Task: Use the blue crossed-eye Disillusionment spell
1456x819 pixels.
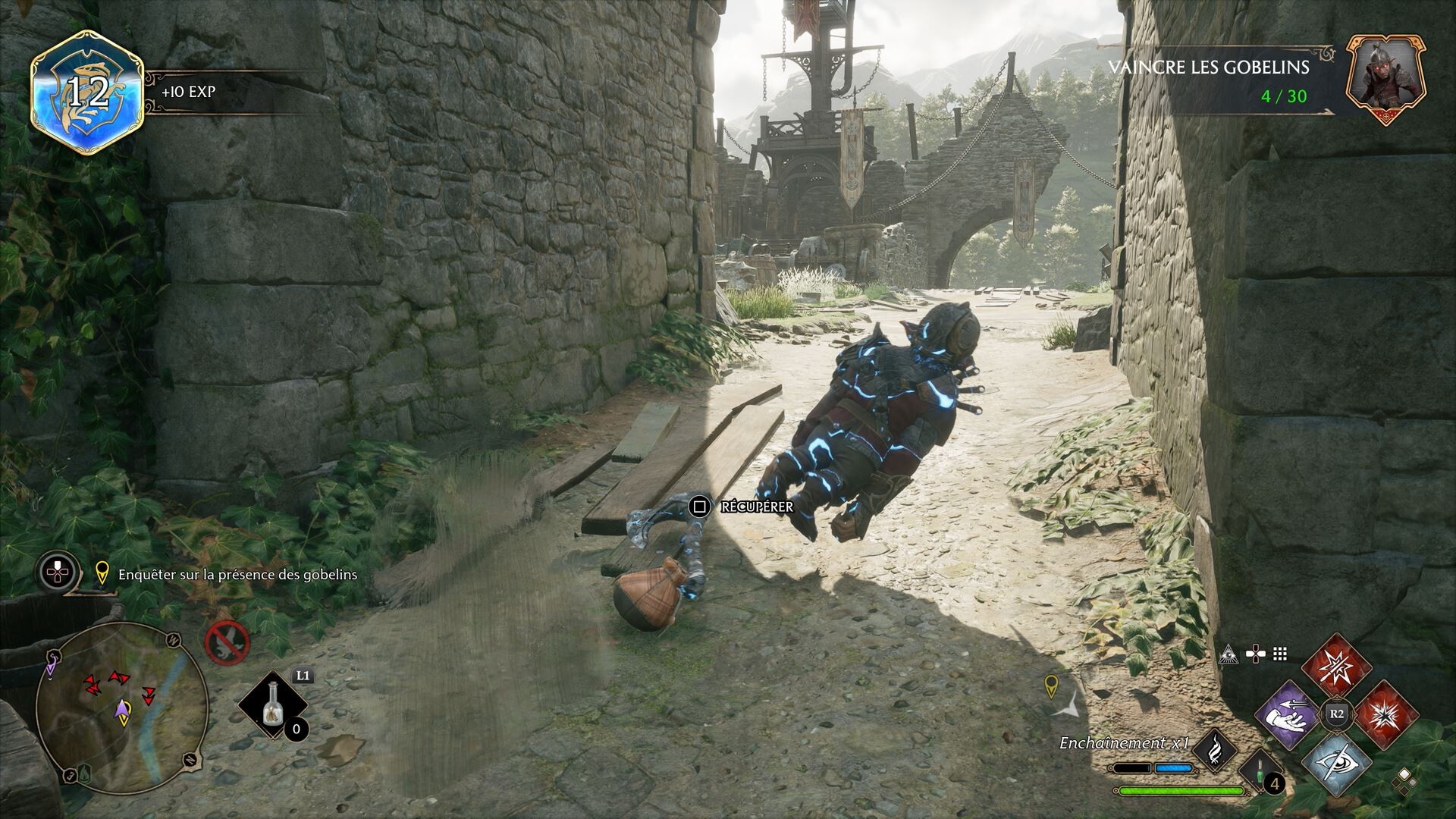Action: coord(1336,761)
